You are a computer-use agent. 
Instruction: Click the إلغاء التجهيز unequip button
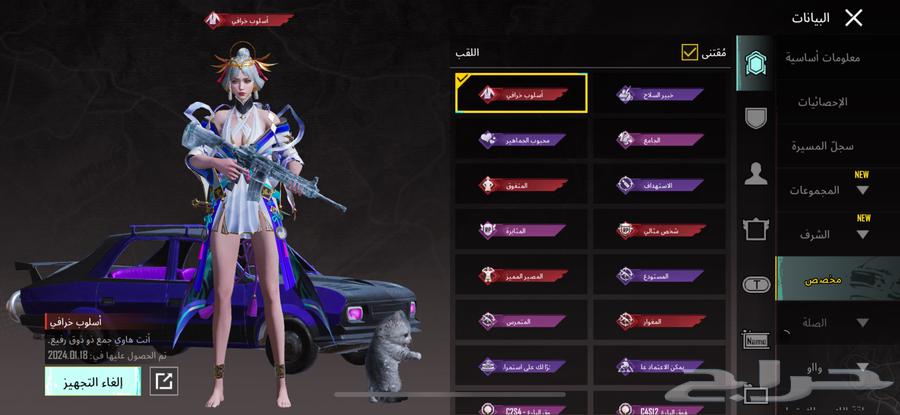coord(92,381)
